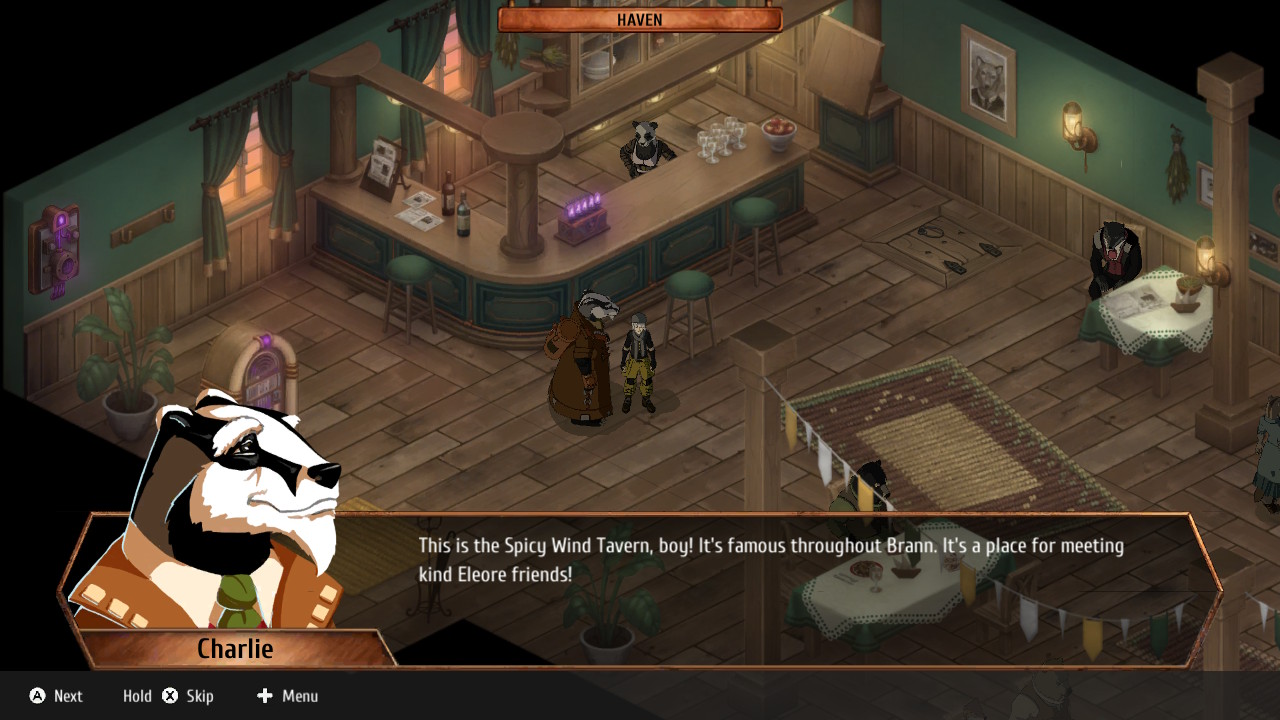The height and width of the screenshot is (720, 1280).
Task: Click the Charlie name plate
Action: tap(236, 648)
